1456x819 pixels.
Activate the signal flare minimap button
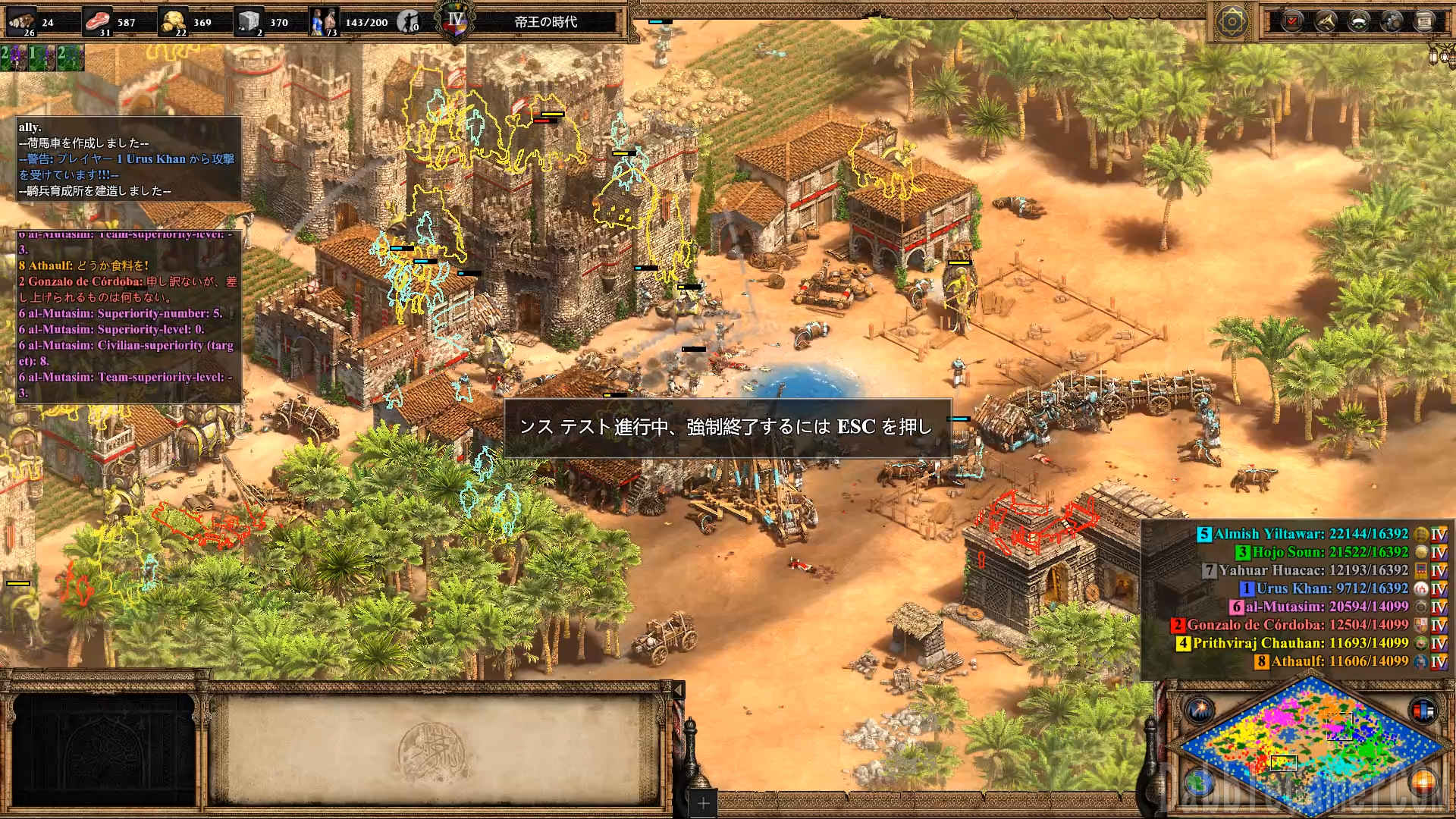1200,711
